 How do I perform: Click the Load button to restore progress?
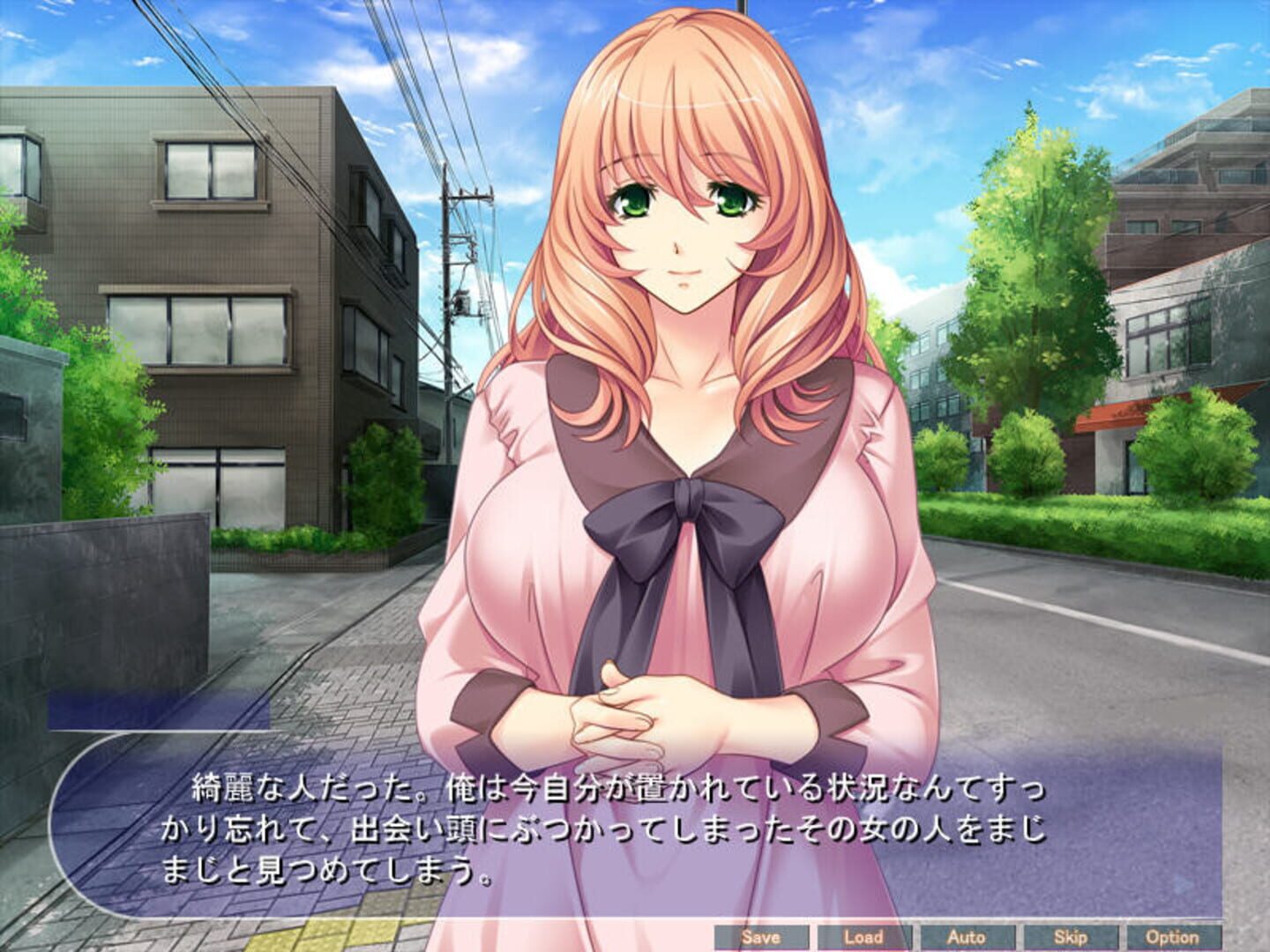(865, 937)
